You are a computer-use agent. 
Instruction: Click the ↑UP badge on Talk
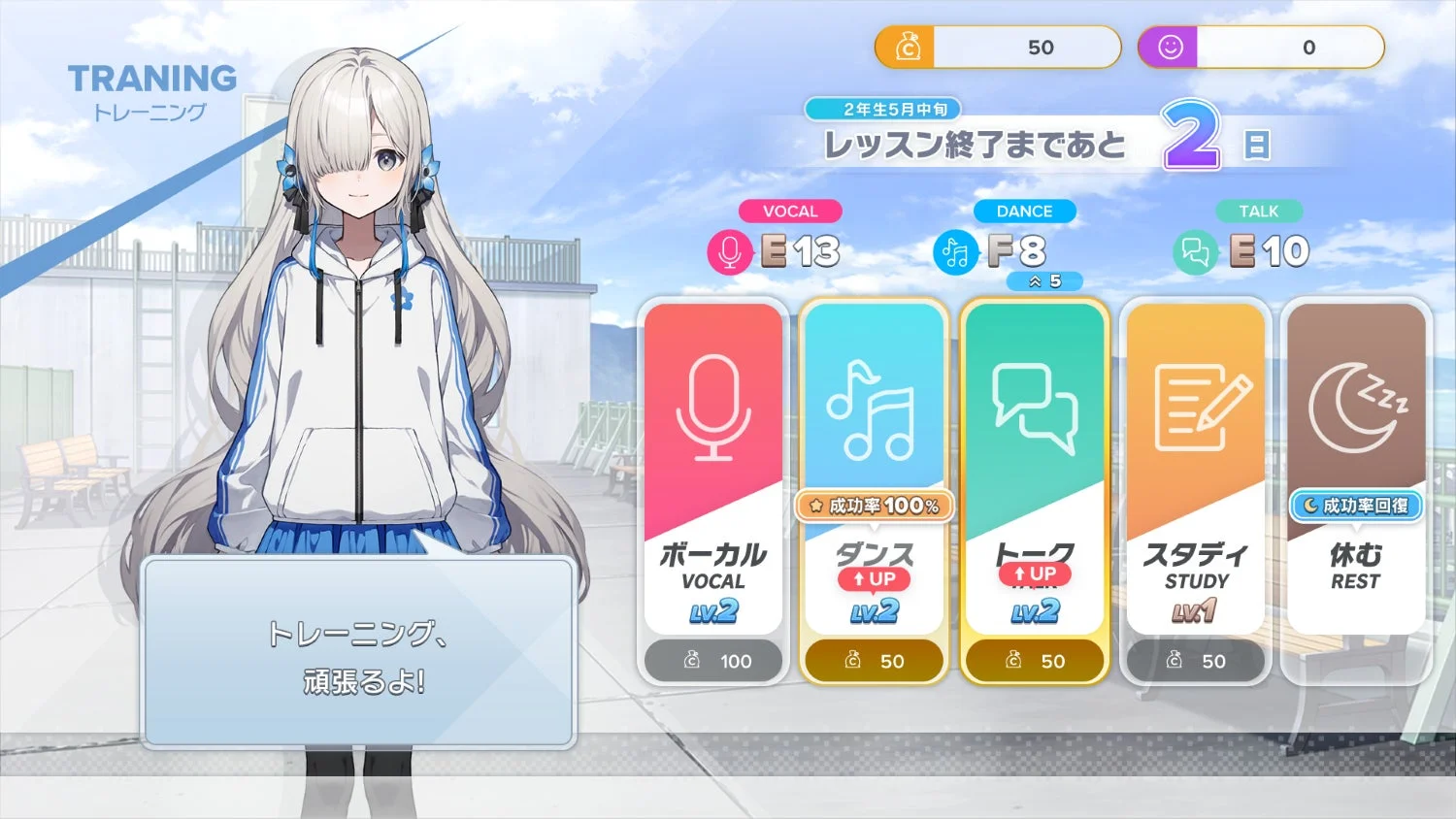click(x=1035, y=573)
